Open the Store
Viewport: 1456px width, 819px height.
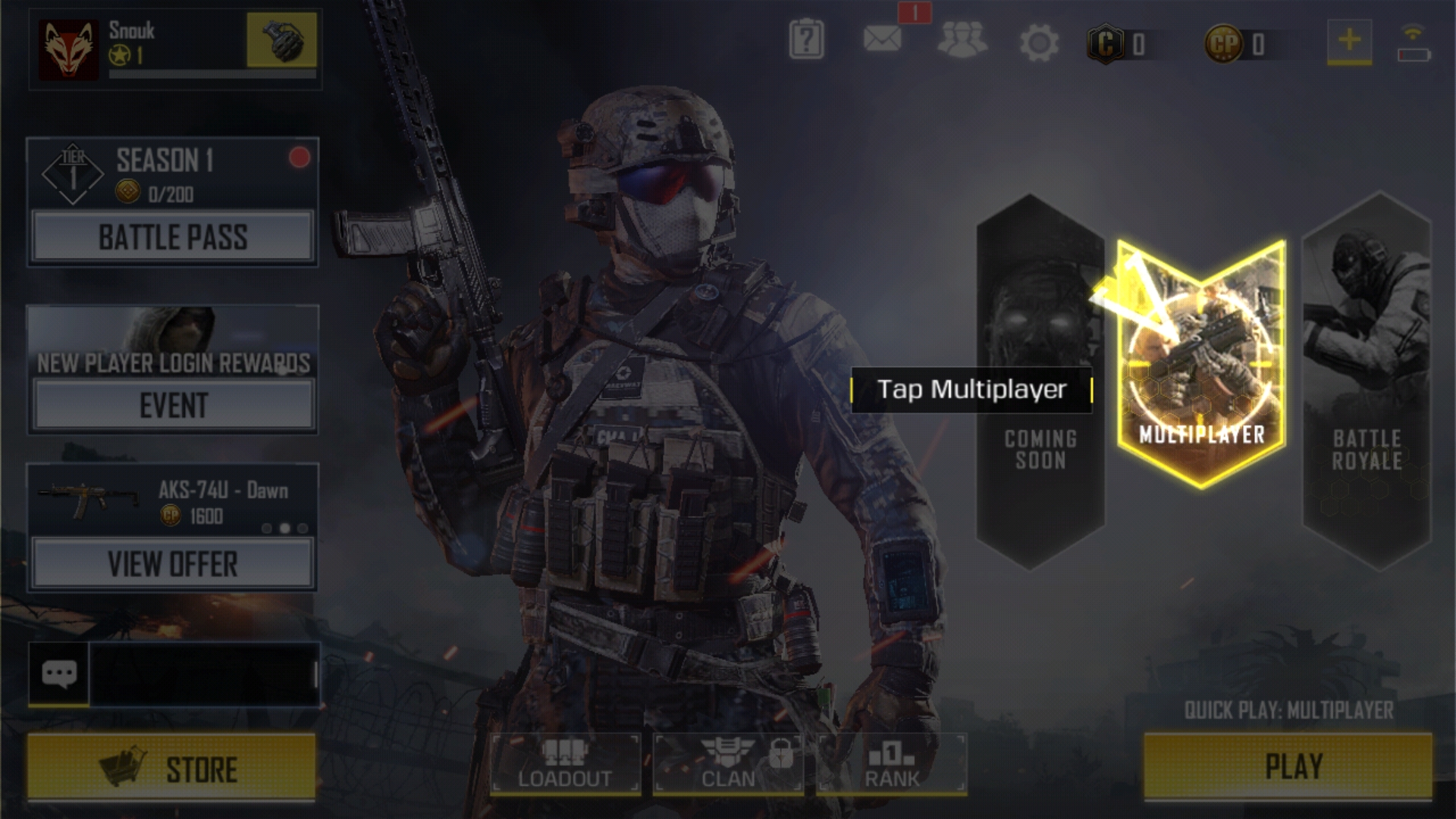pos(171,768)
